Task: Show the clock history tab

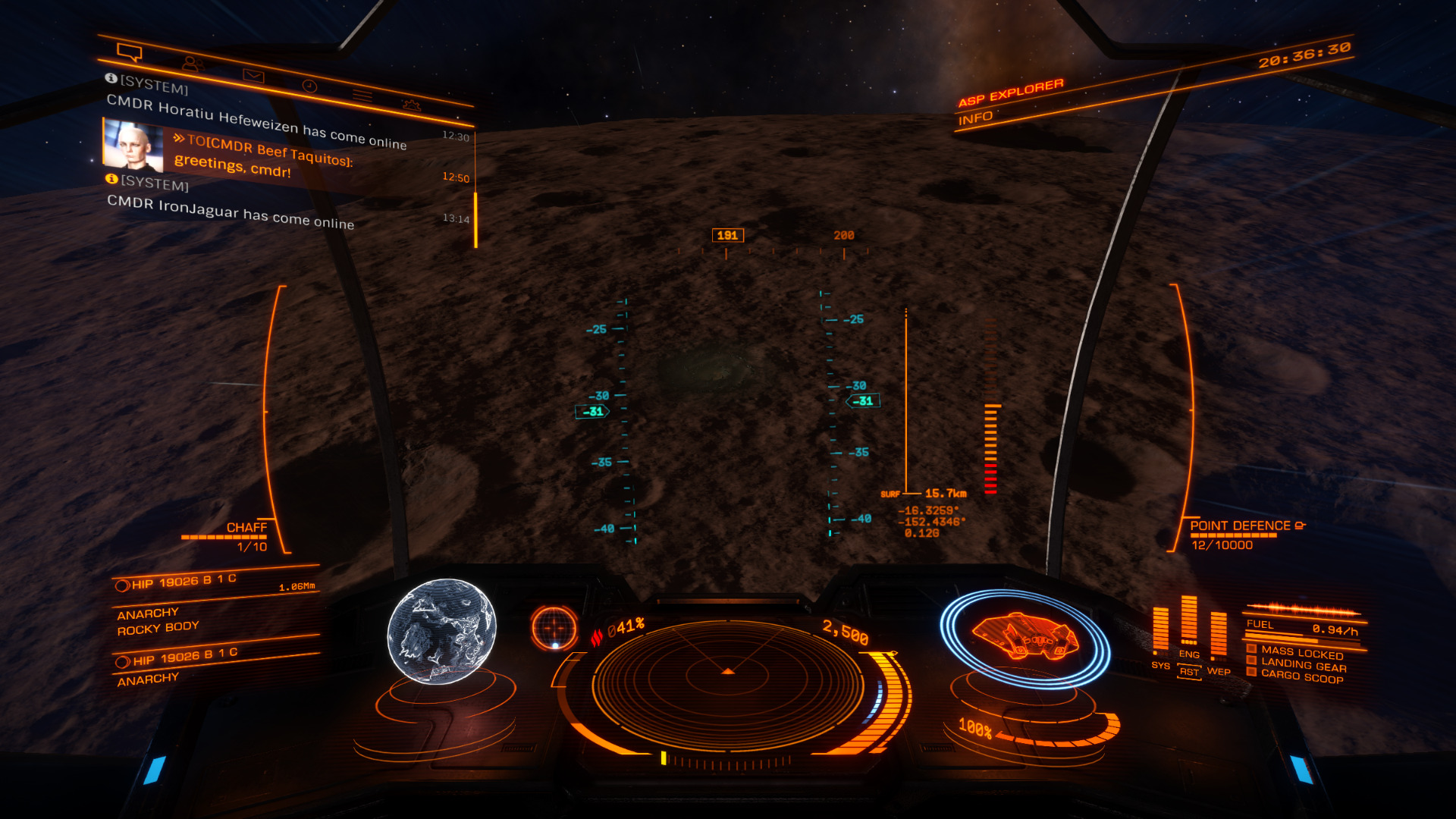Action: click(x=309, y=86)
